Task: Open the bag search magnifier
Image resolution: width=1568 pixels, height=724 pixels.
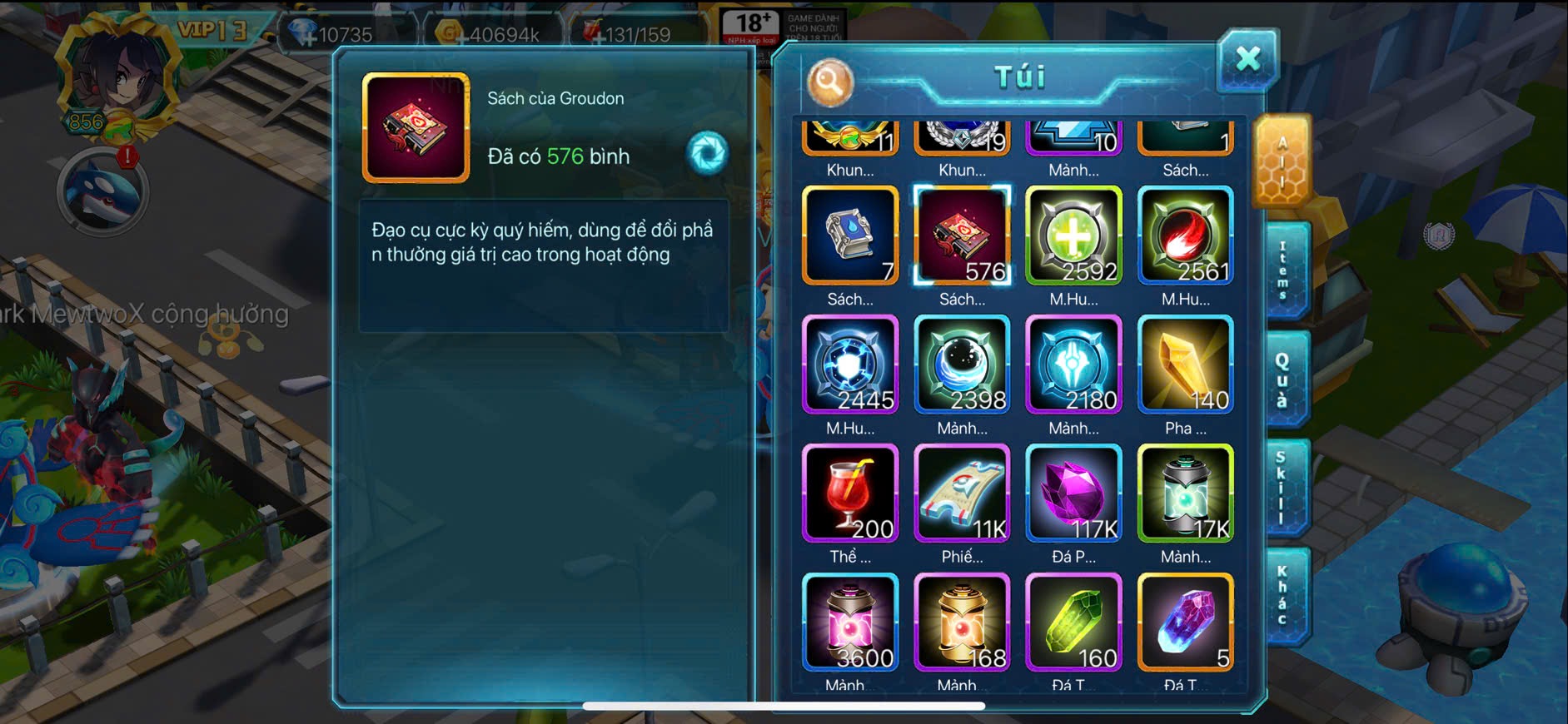Action: coord(829,82)
